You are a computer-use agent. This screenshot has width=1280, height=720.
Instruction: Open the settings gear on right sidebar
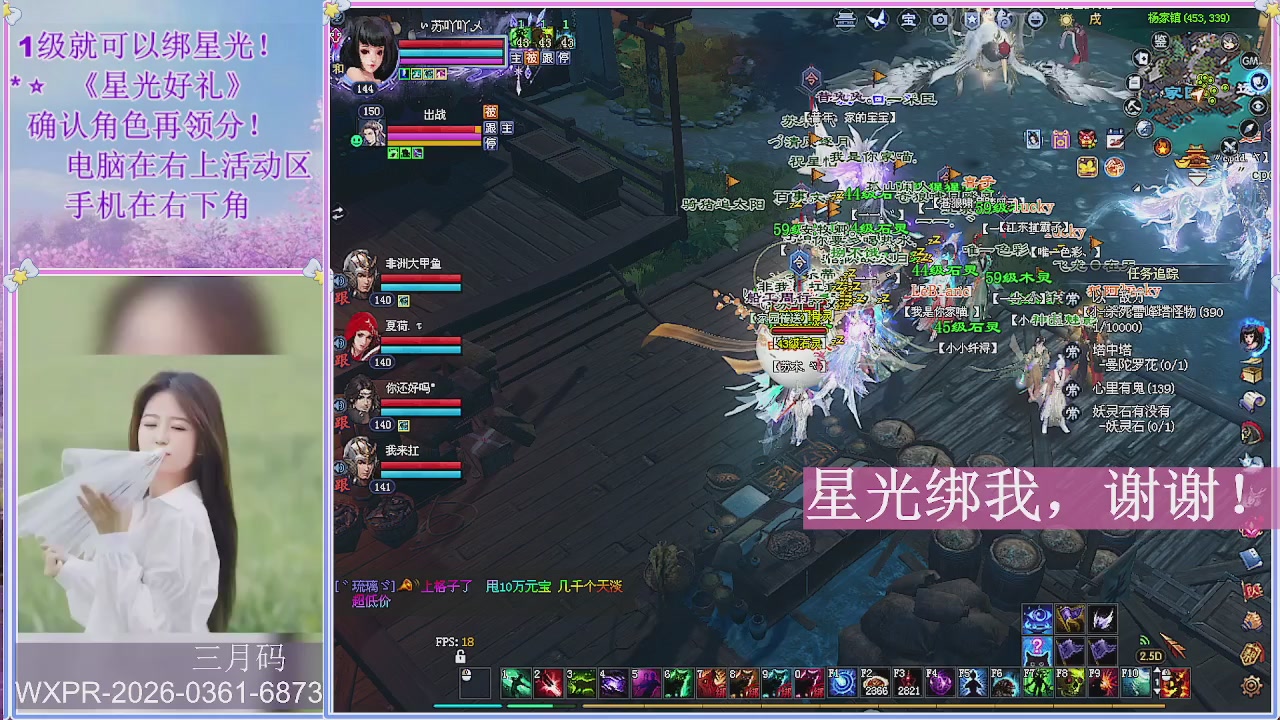(1252, 686)
